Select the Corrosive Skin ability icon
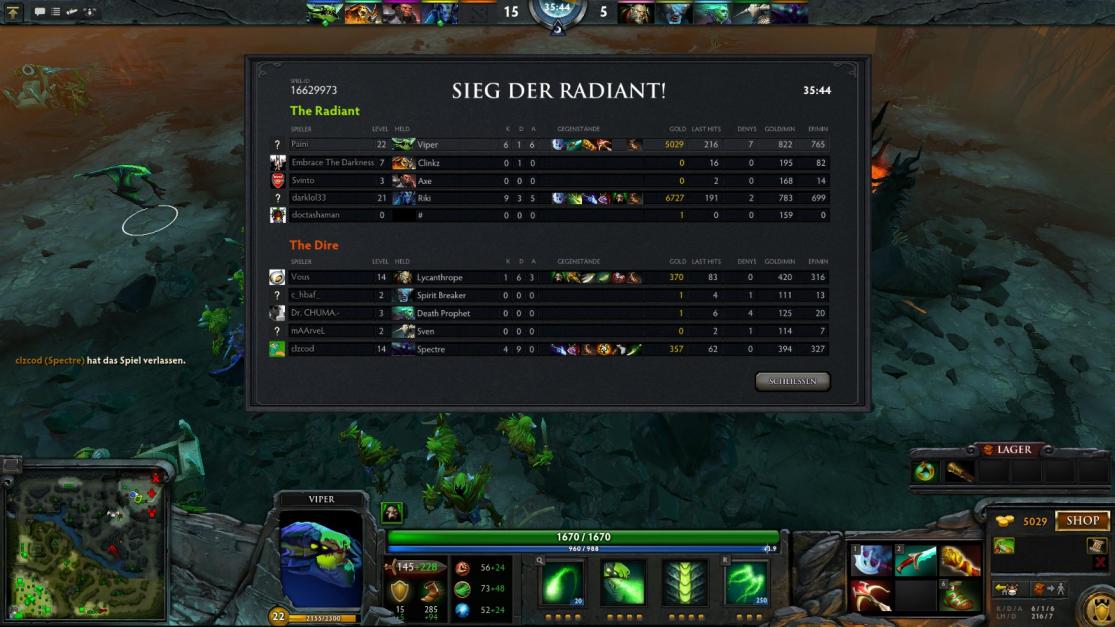1115x627 pixels. click(x=685, y=582)
